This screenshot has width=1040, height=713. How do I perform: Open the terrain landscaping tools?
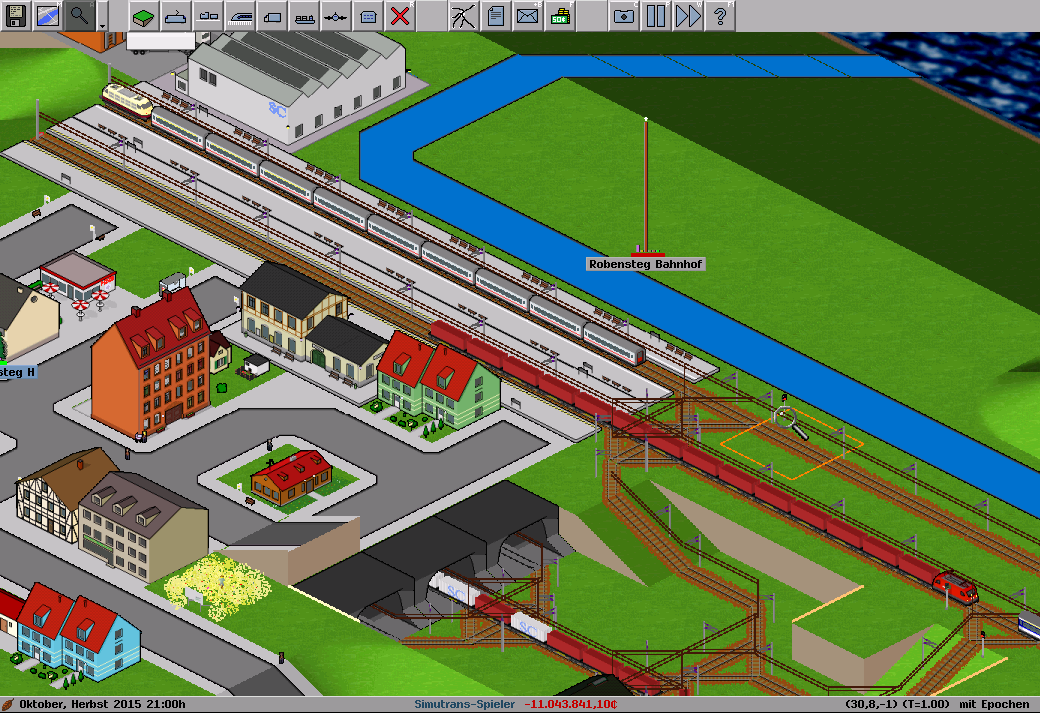tap(144, 15)
